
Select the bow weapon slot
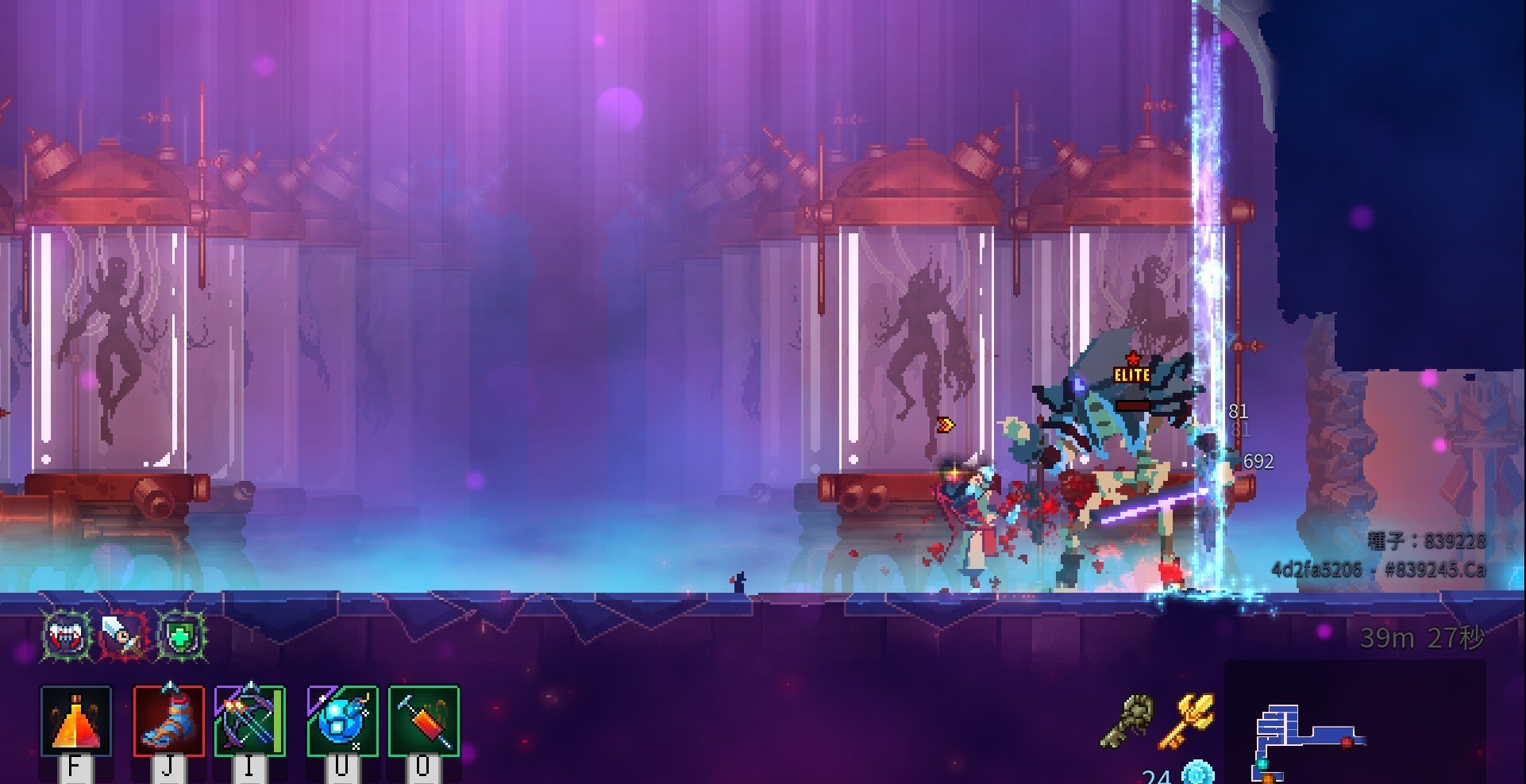[250, 721]
